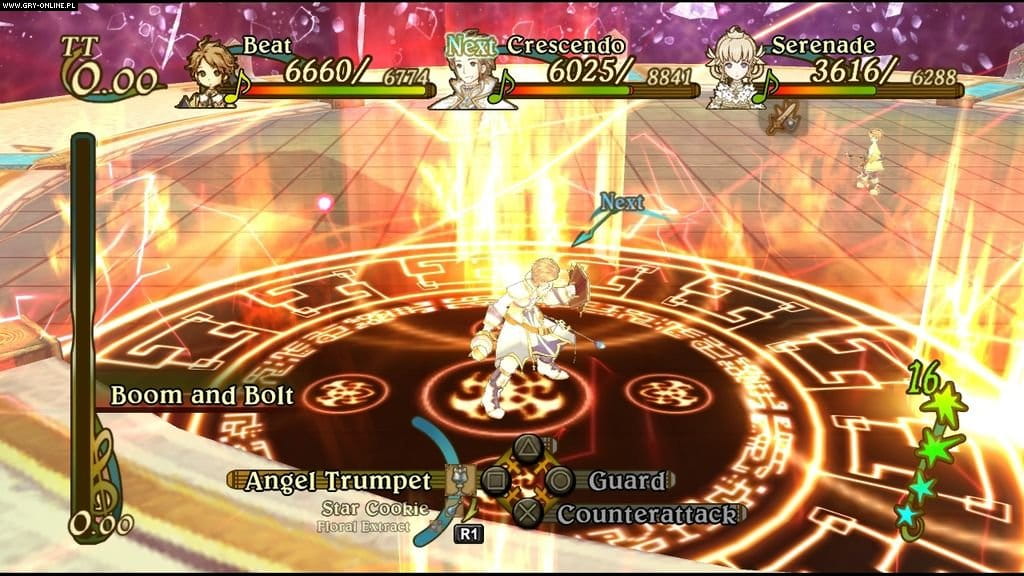
Task: Select the Counterattack command
Action: [x=646, y=514]
